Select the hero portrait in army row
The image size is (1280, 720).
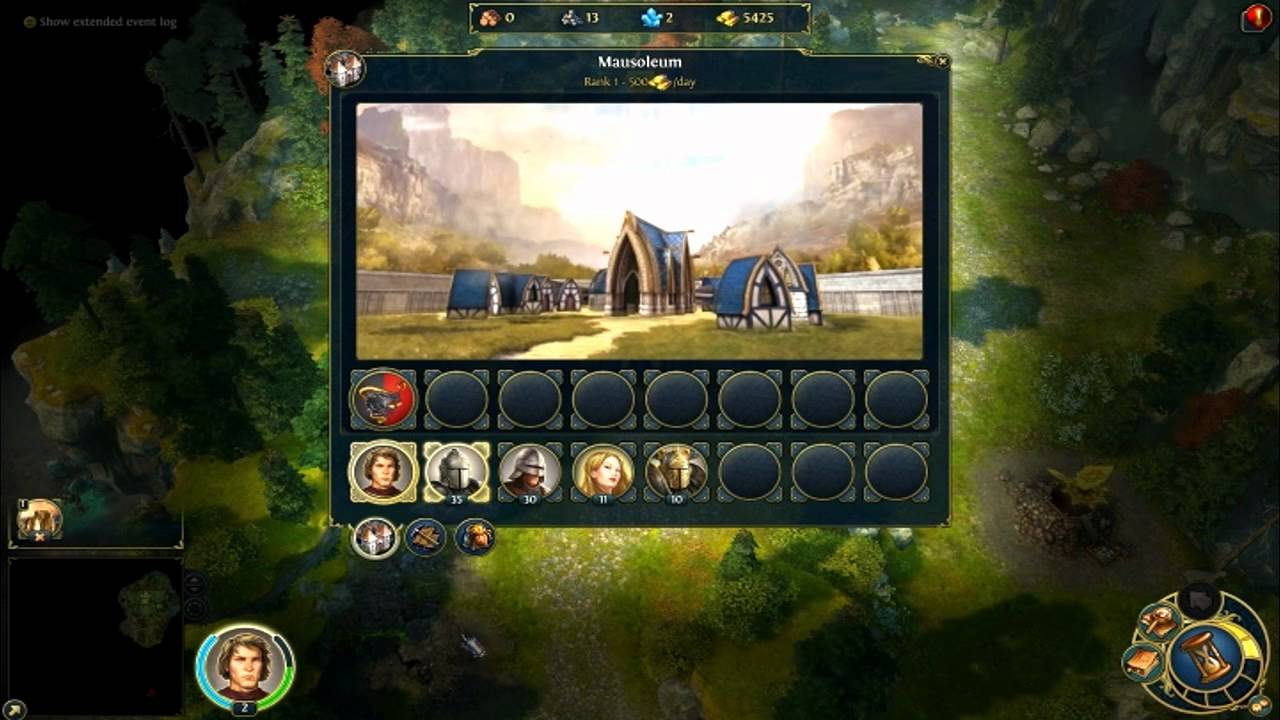click(382, 471)
